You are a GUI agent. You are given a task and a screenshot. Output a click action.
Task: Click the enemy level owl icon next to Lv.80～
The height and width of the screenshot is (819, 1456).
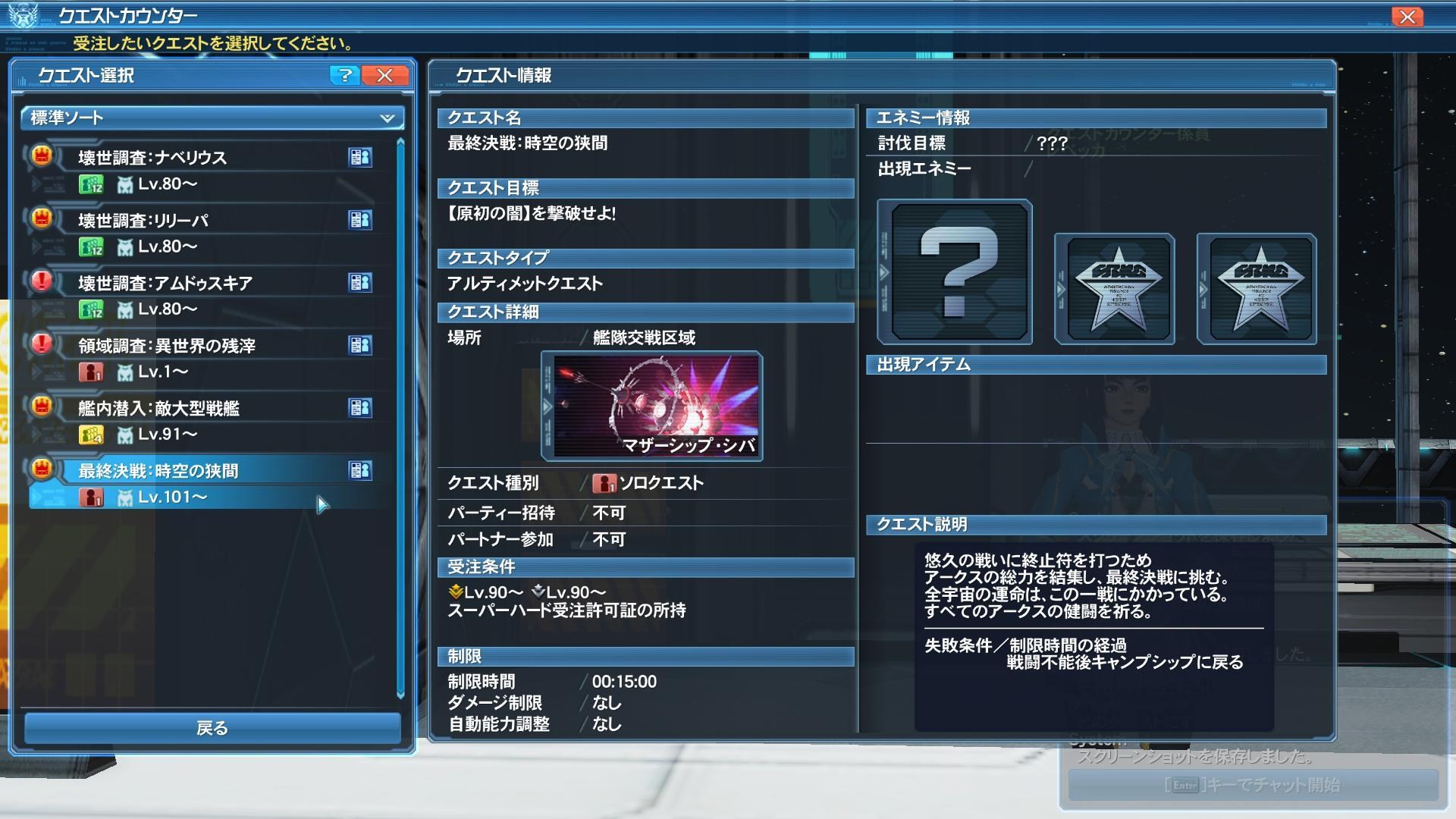pos(127,184)
